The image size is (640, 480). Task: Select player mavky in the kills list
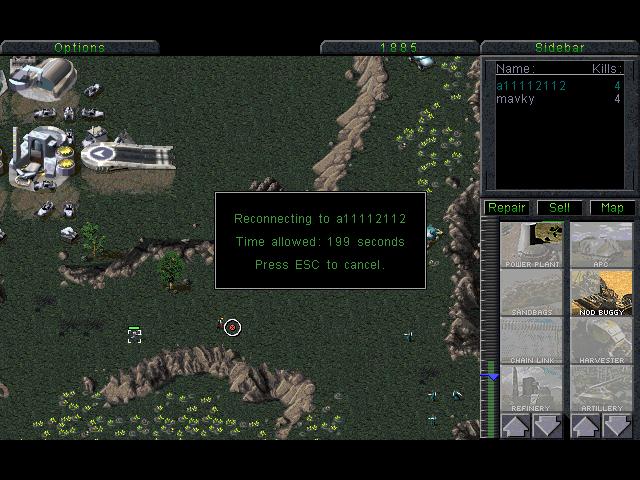pyautogui.click(x=516, y=99)
